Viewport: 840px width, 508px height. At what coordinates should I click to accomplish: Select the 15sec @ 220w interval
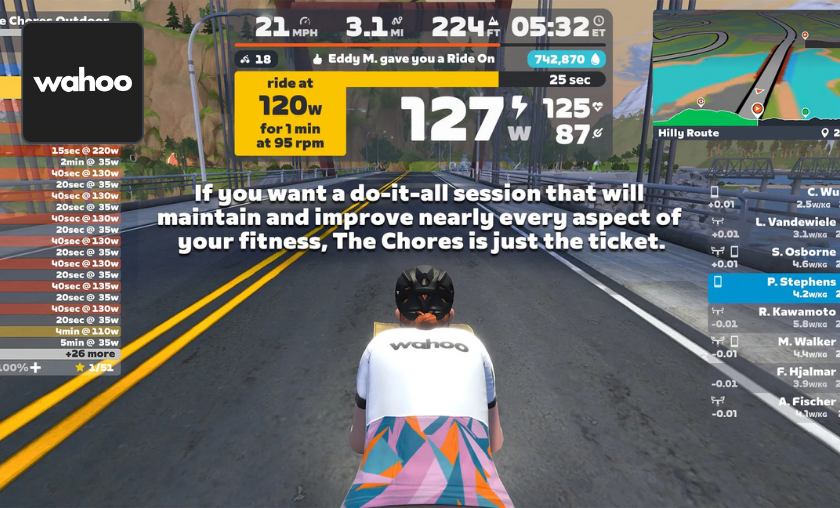85,150
